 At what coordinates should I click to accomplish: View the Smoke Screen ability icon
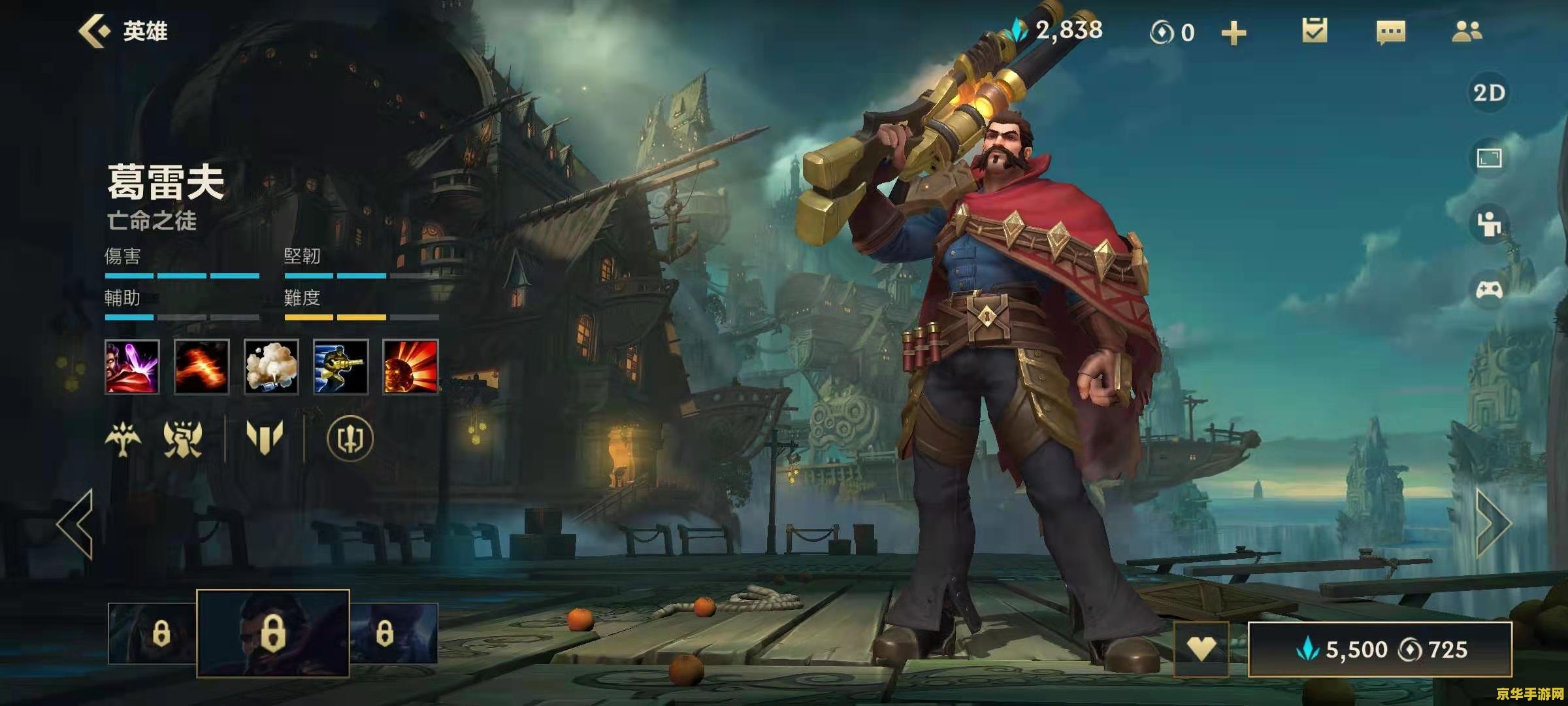coord(271,367)
